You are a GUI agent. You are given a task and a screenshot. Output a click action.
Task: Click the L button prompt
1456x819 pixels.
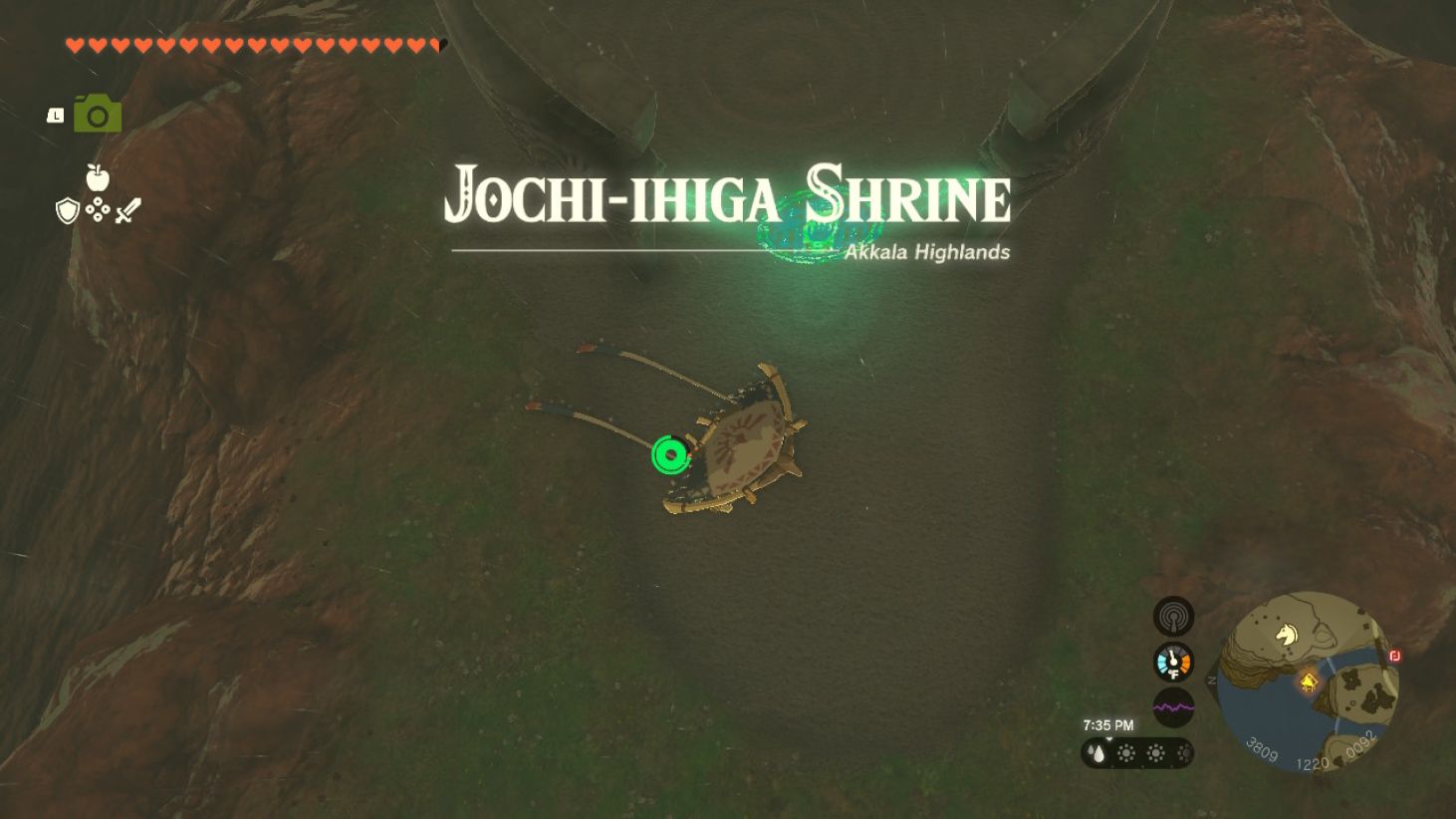(55, 116)
